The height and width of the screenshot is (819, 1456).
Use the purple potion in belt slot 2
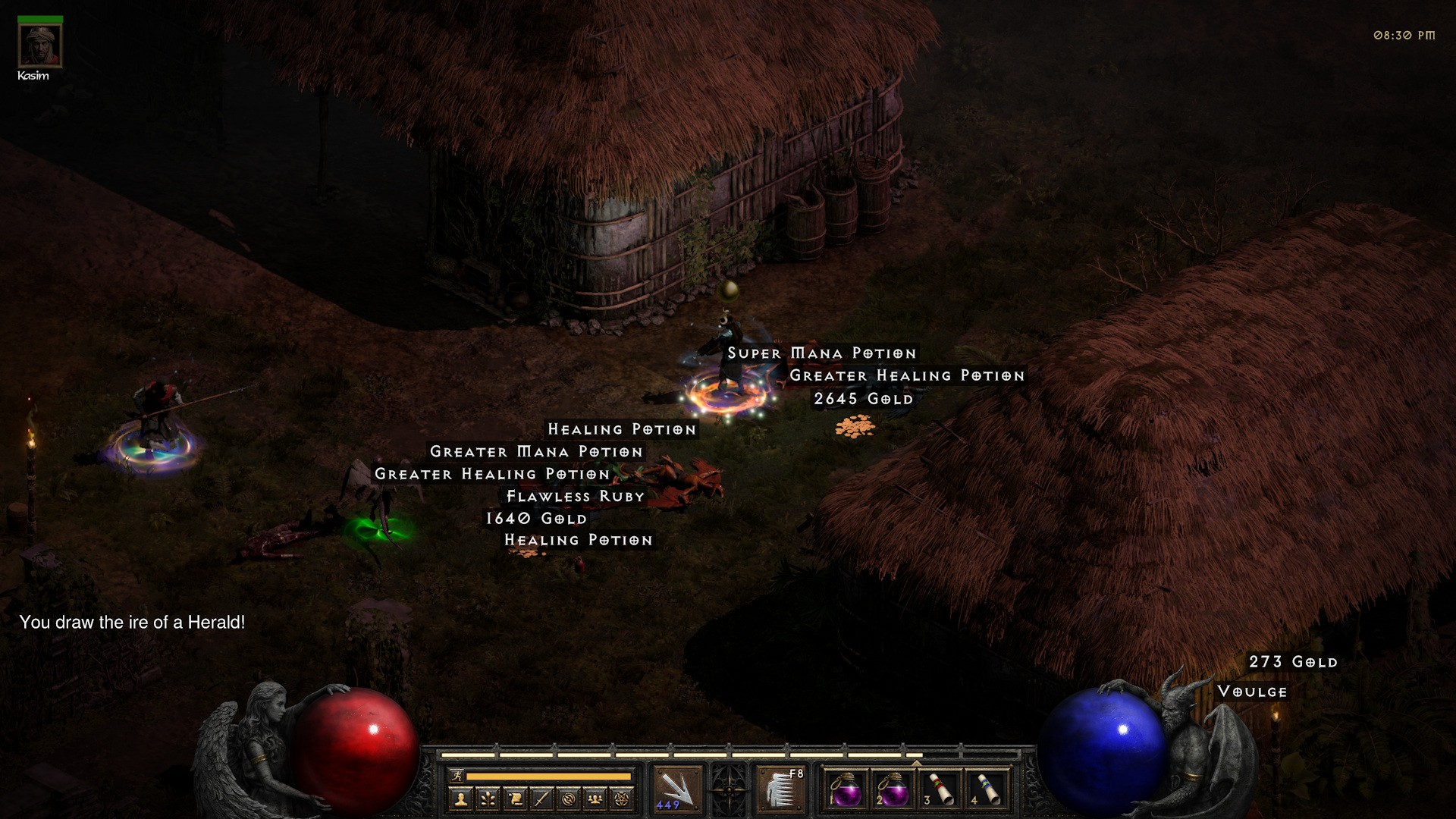pos(893,789)
